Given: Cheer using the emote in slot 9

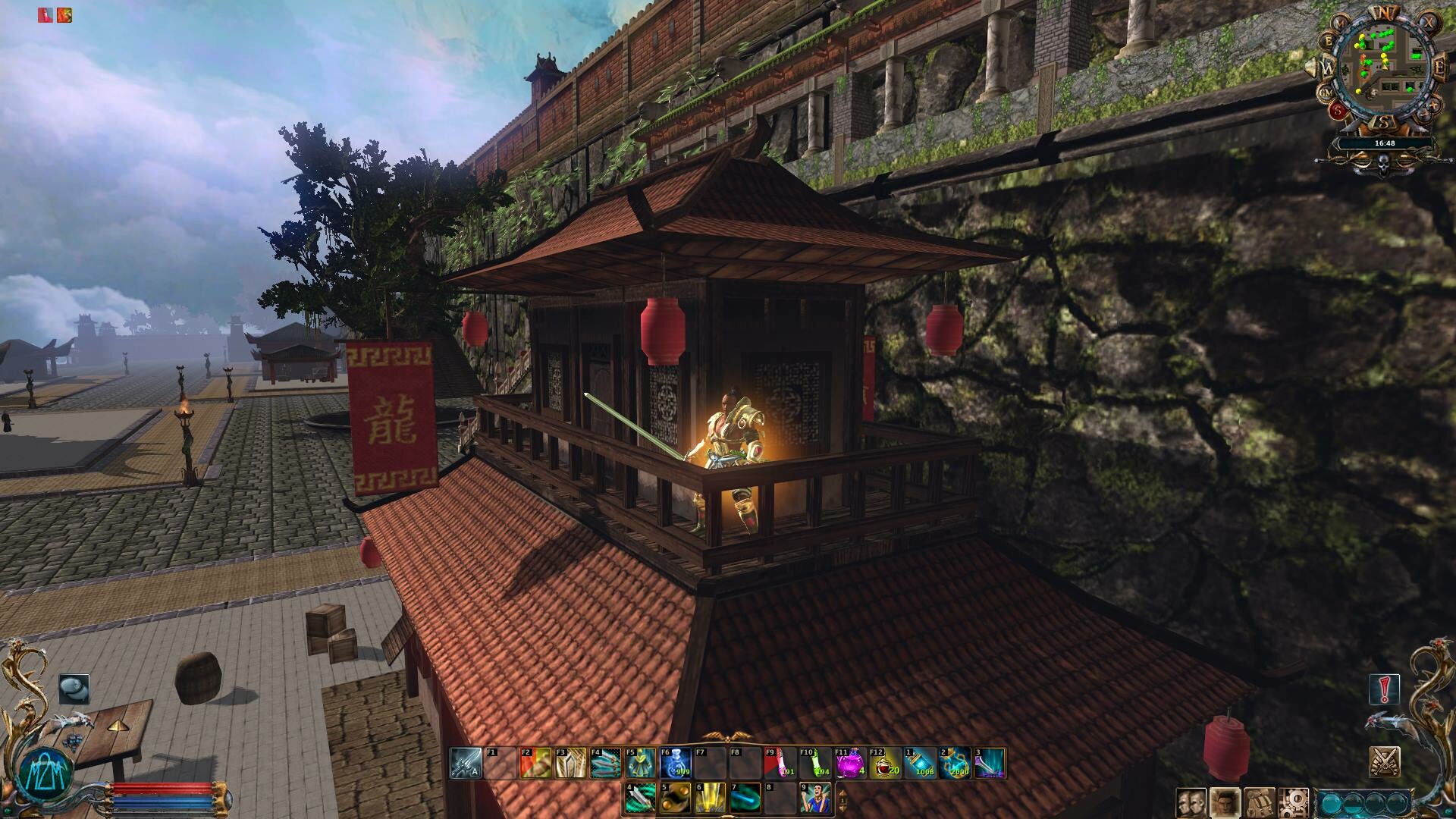Looking at the screenshot, I should 814,799.
